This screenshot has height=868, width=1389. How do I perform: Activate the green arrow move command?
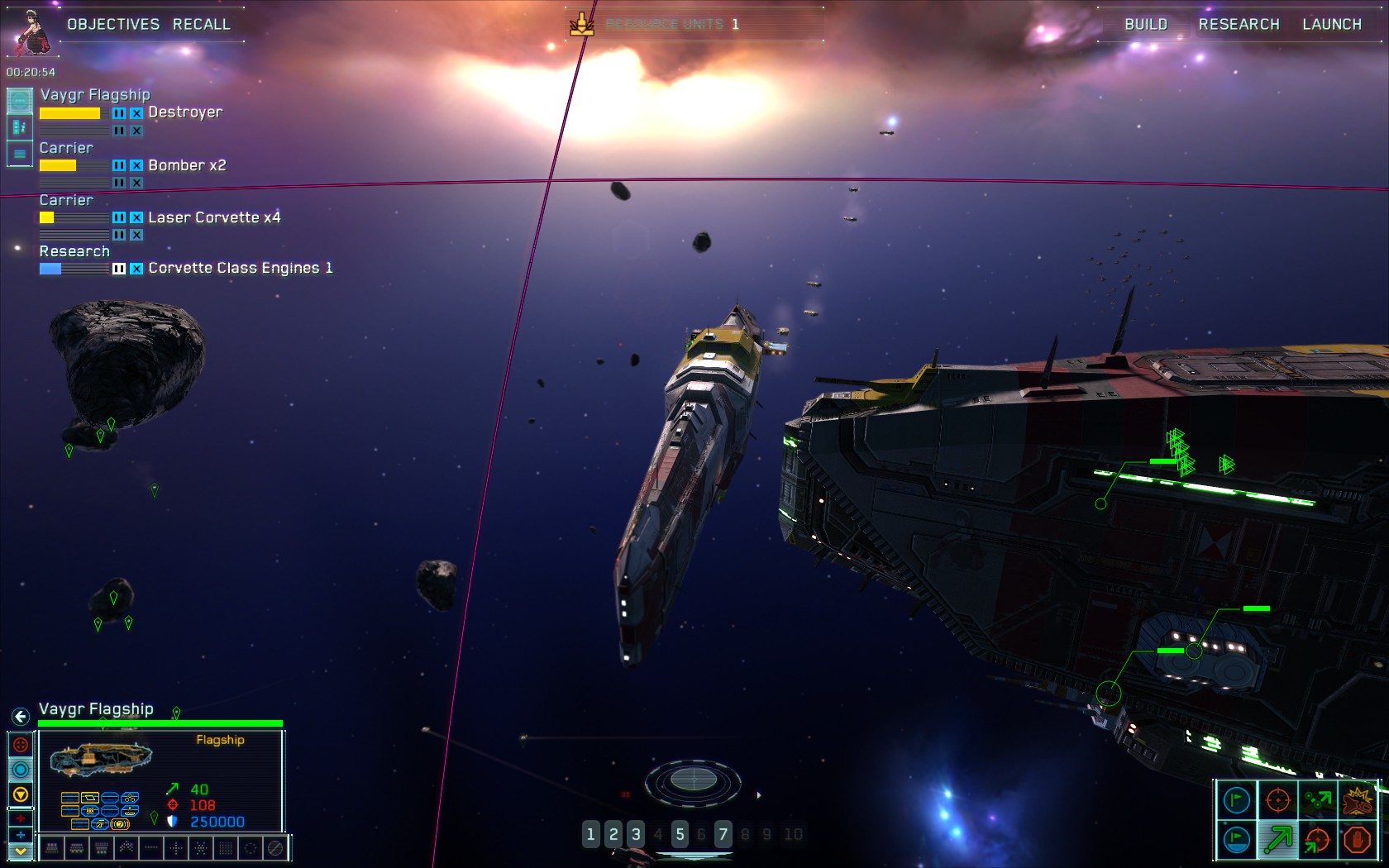pyautogui.click(x=1277, y=840)
